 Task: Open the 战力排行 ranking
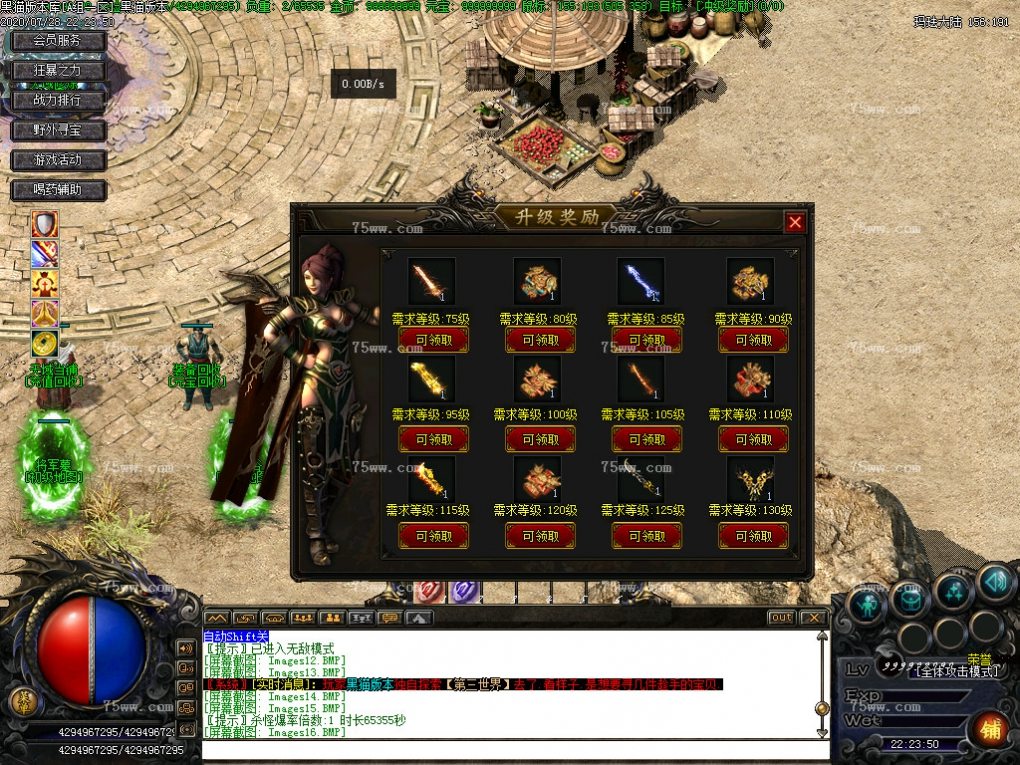click(x=59, y=100)
